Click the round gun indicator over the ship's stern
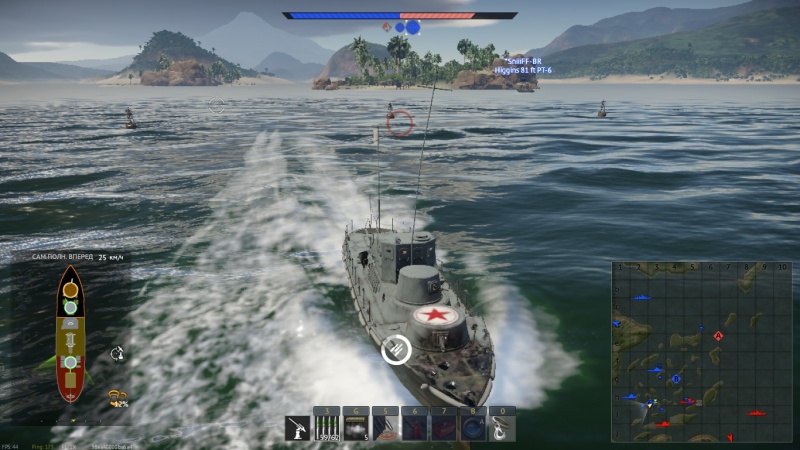Screen dimensions: 800x450 [x=397, y=349]
